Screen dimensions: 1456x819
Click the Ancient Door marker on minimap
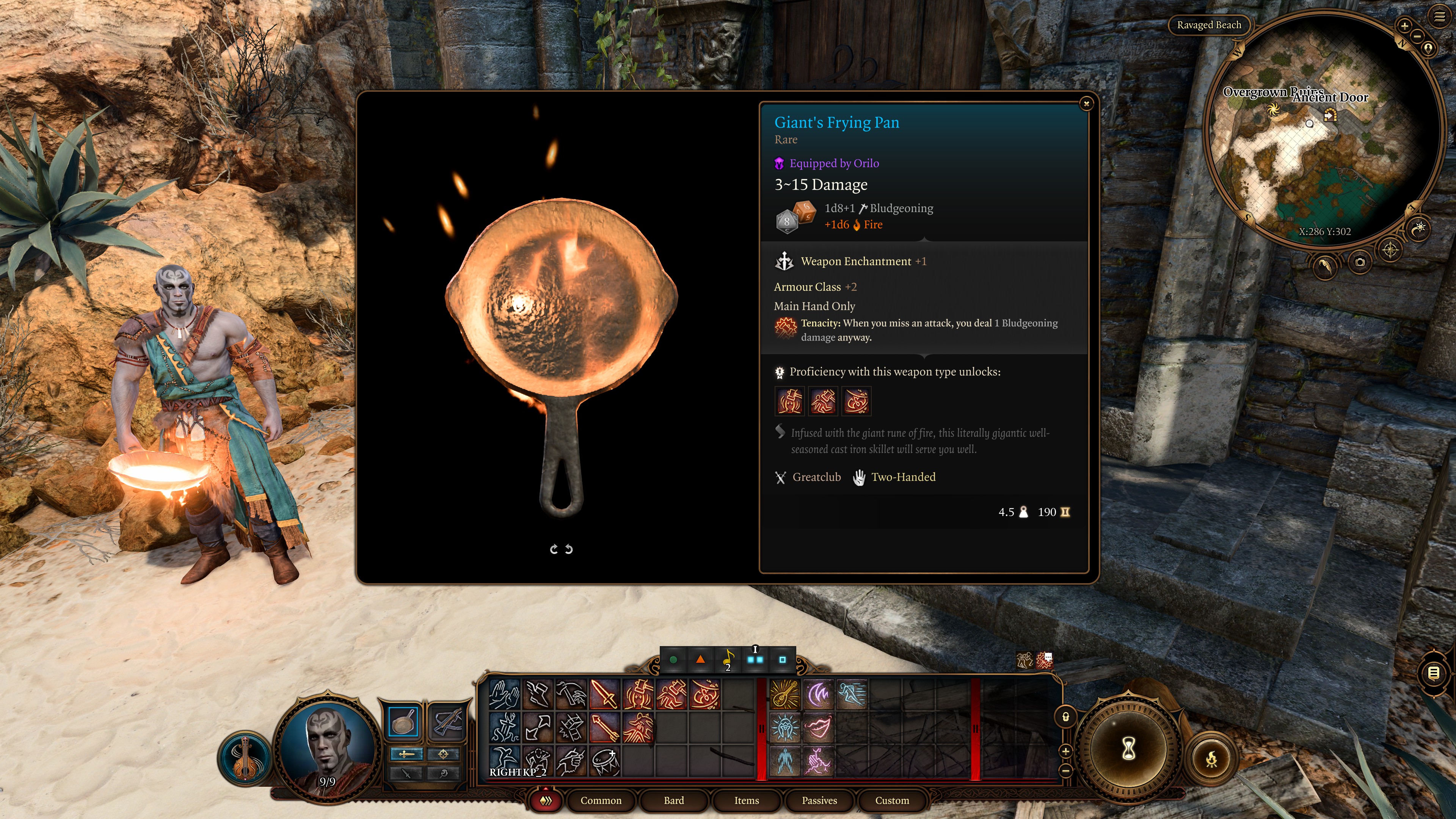click(1330, 115)
